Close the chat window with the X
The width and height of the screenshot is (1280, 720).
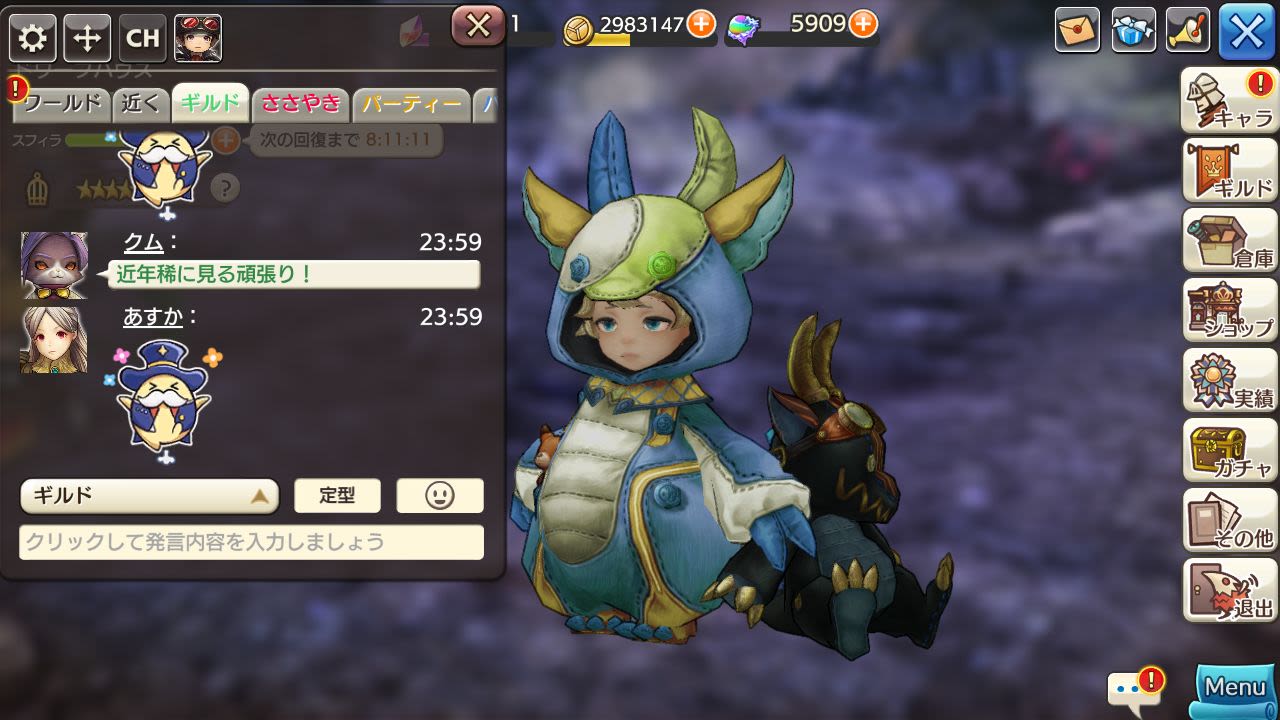[478, 26]
